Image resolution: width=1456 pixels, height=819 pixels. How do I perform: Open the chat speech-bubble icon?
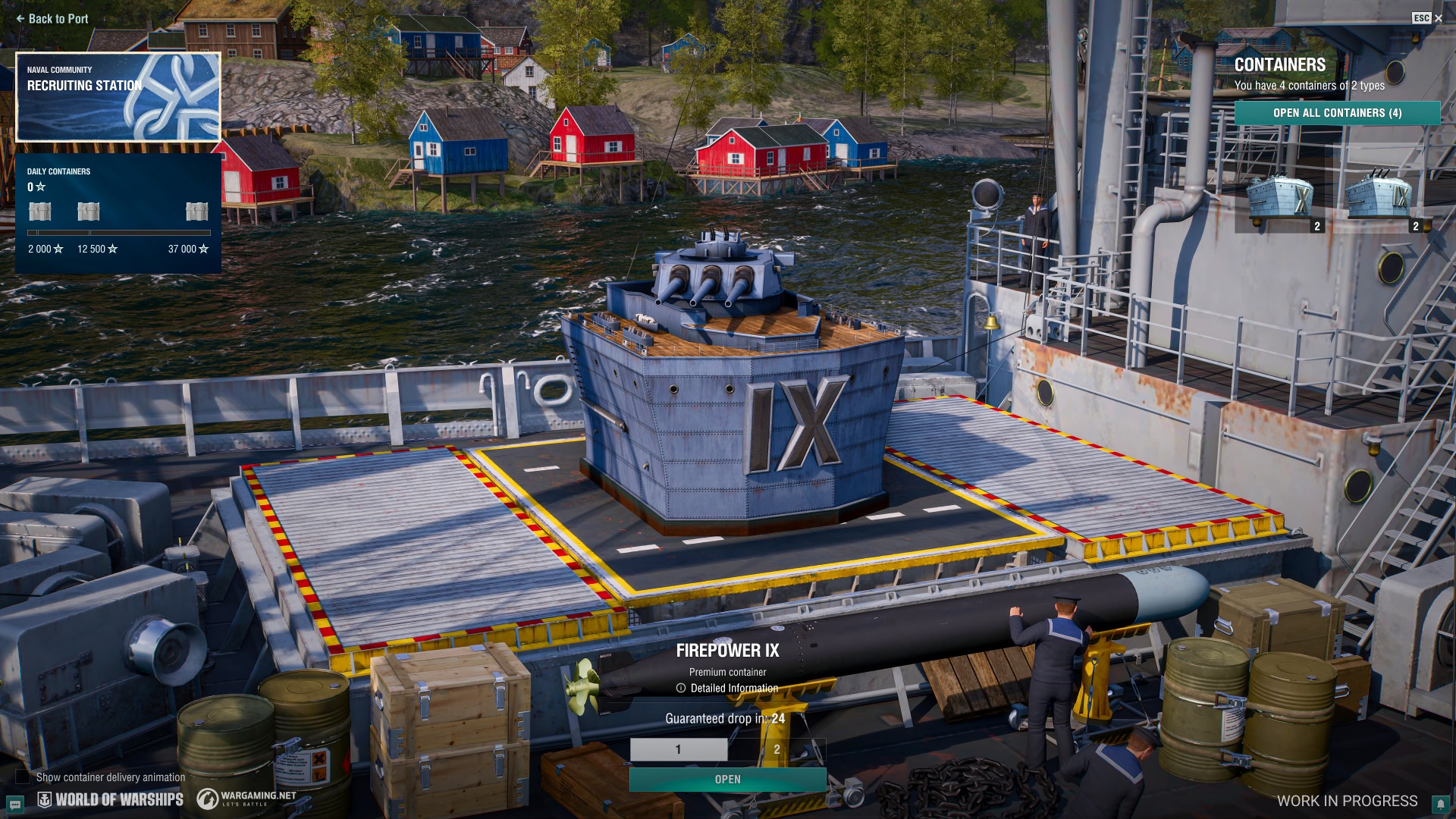[x=14, y=804]
